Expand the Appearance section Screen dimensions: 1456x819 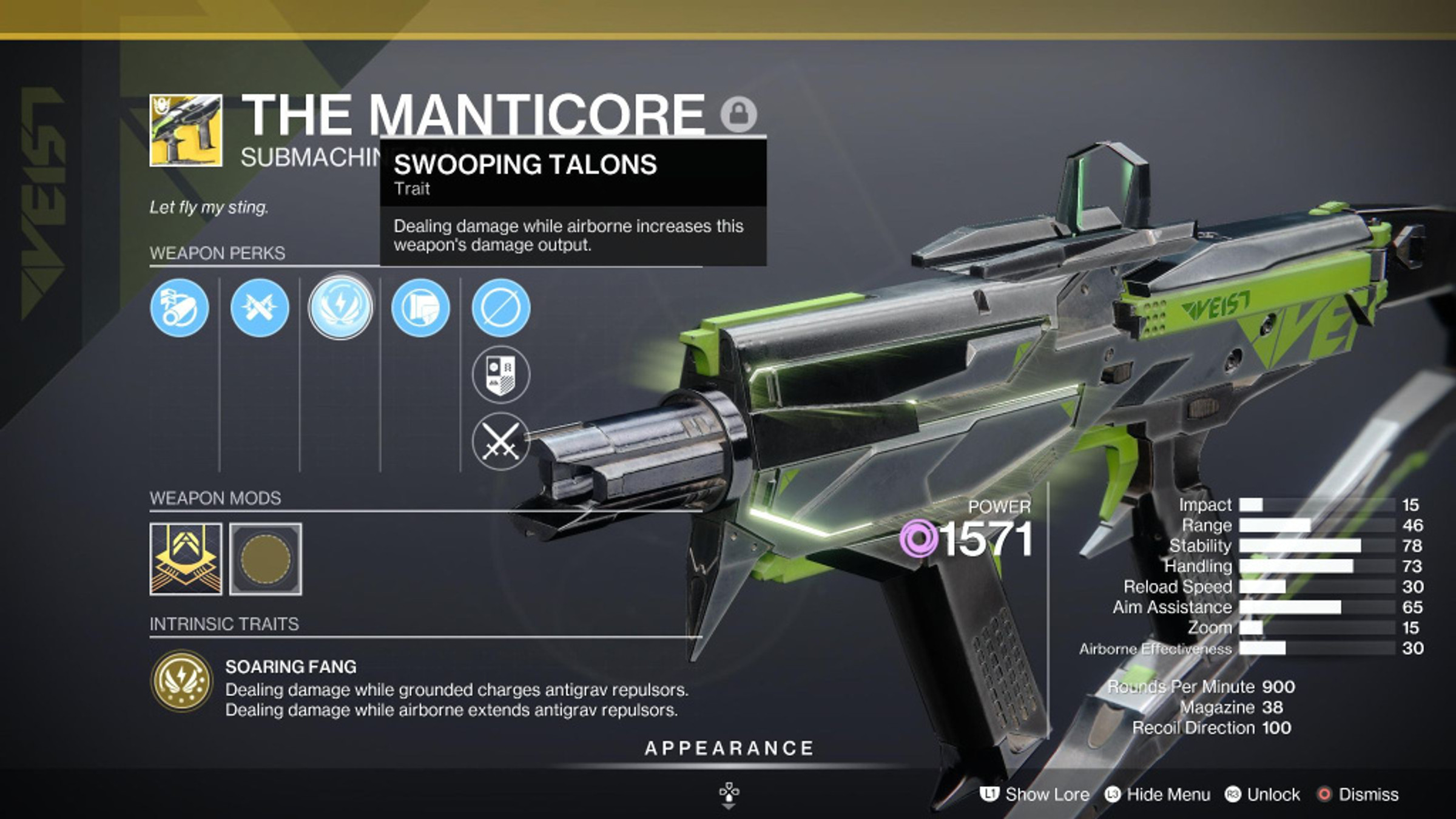tap(728, 747)
